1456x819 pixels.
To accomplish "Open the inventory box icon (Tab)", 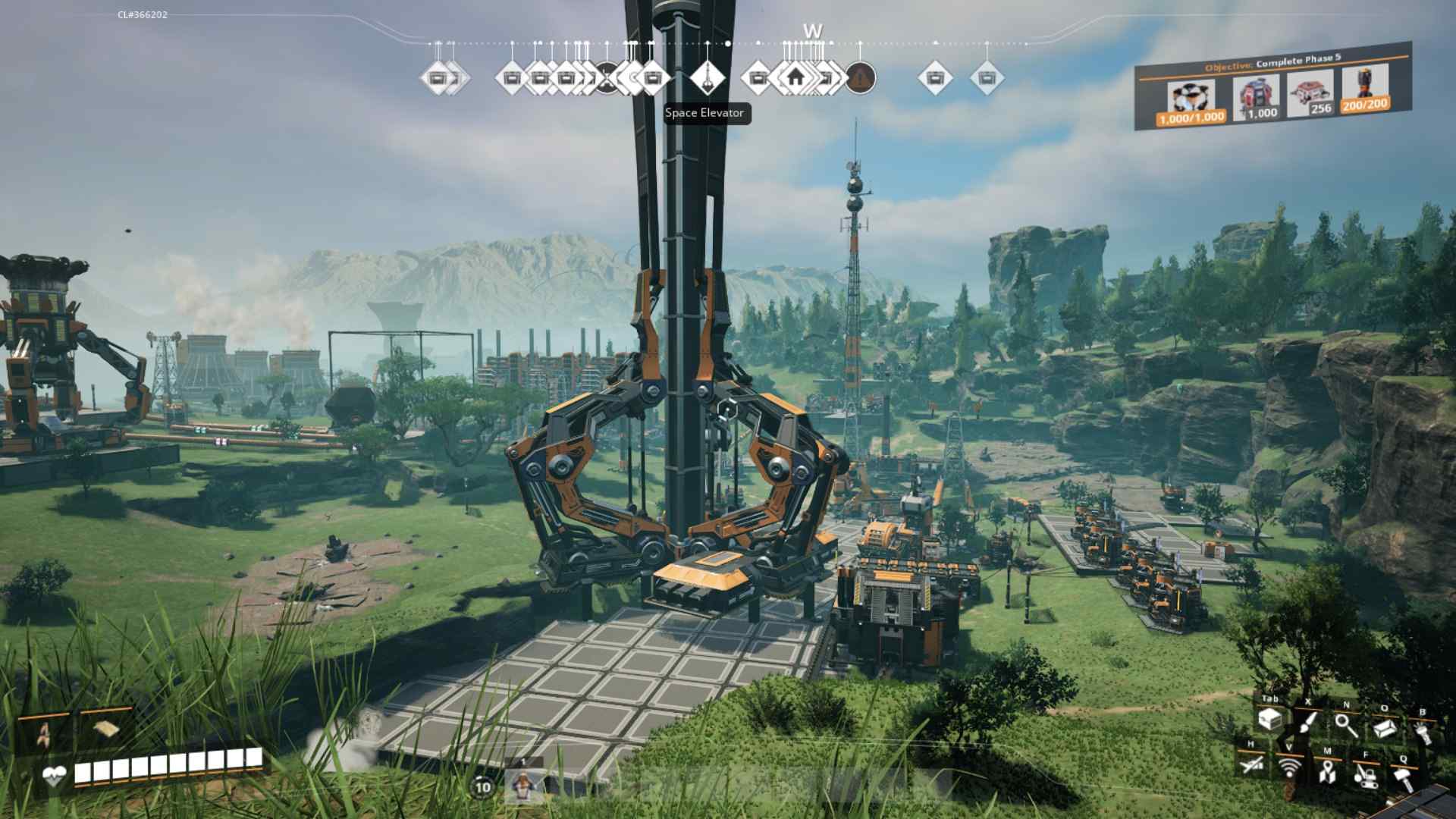I will pyautogui.click(x=1271, y=720).
